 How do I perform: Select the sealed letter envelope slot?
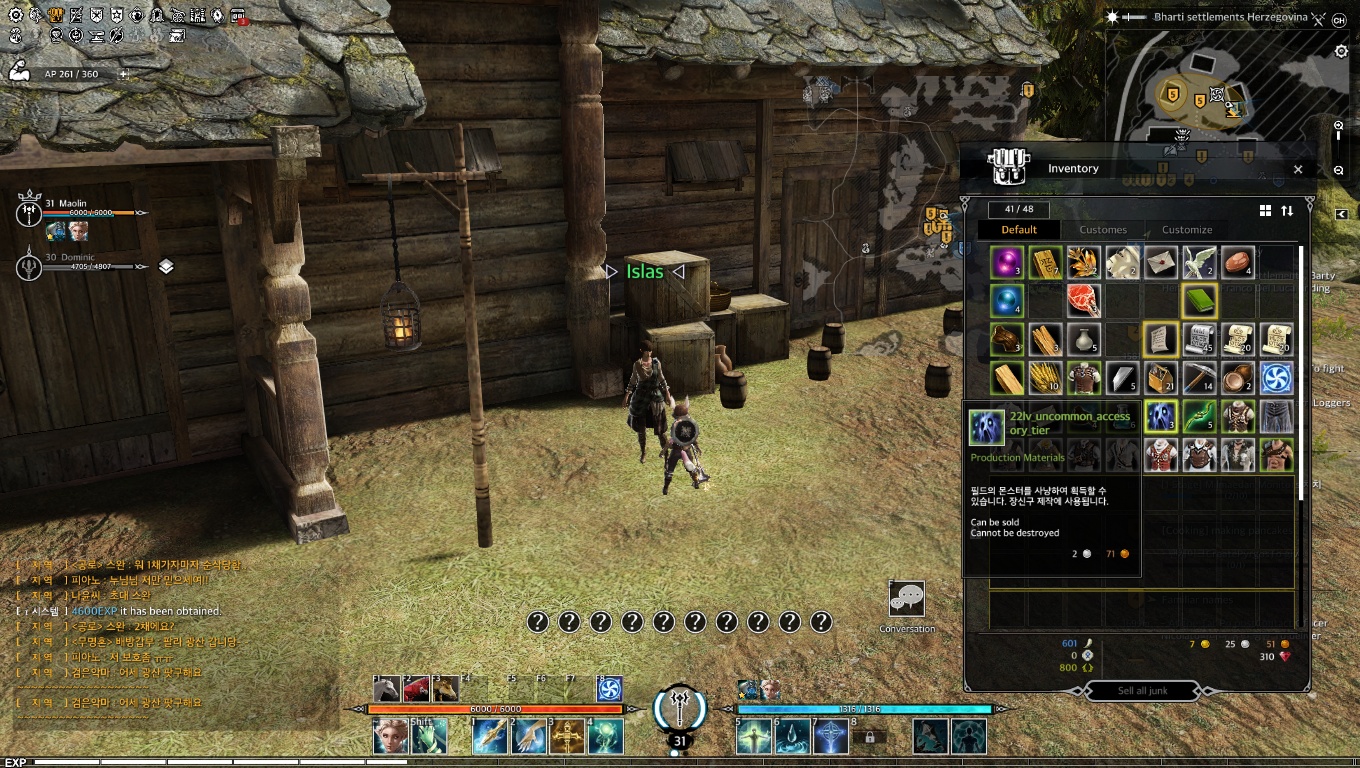coord(1161,262)
